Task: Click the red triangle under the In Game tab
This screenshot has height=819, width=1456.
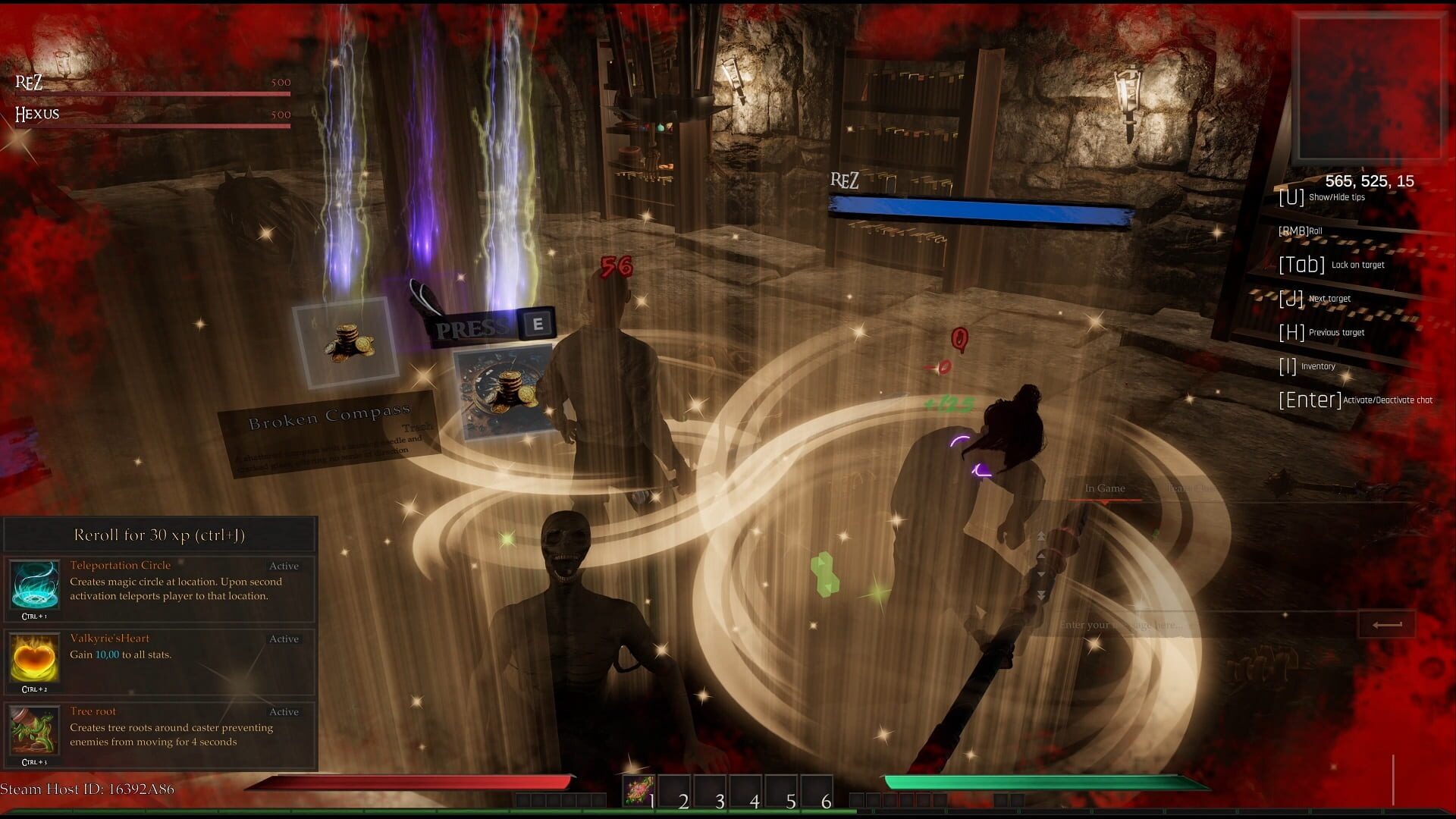Action: pos(1105,503)
